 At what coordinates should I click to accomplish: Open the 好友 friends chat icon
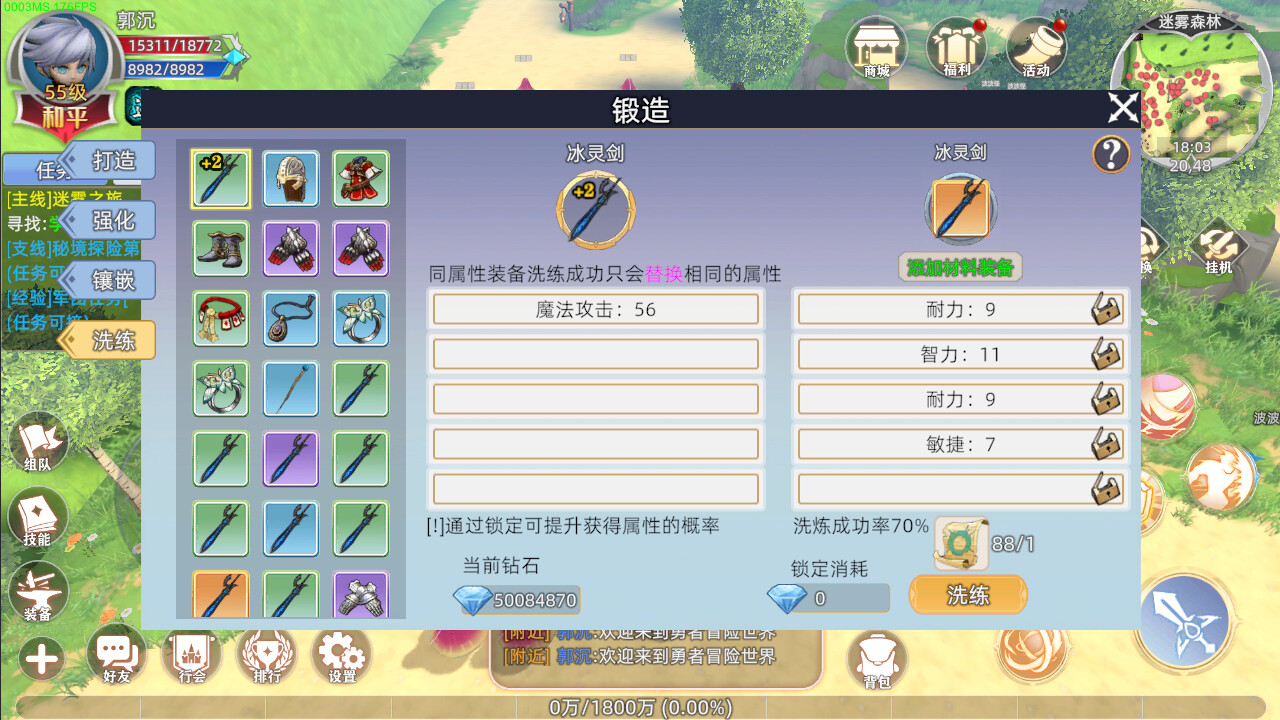pyautogui.click(x=117, y=655)
